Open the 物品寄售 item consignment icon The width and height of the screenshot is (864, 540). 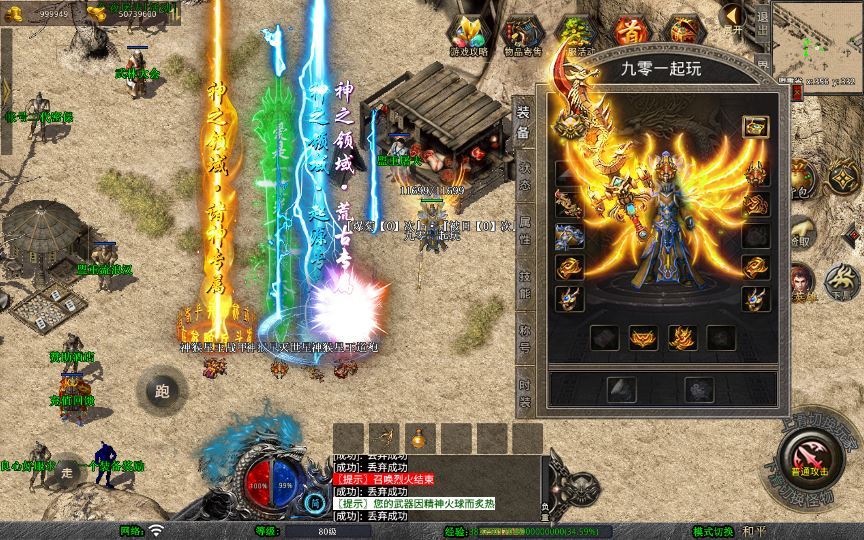tap(523, 35)
